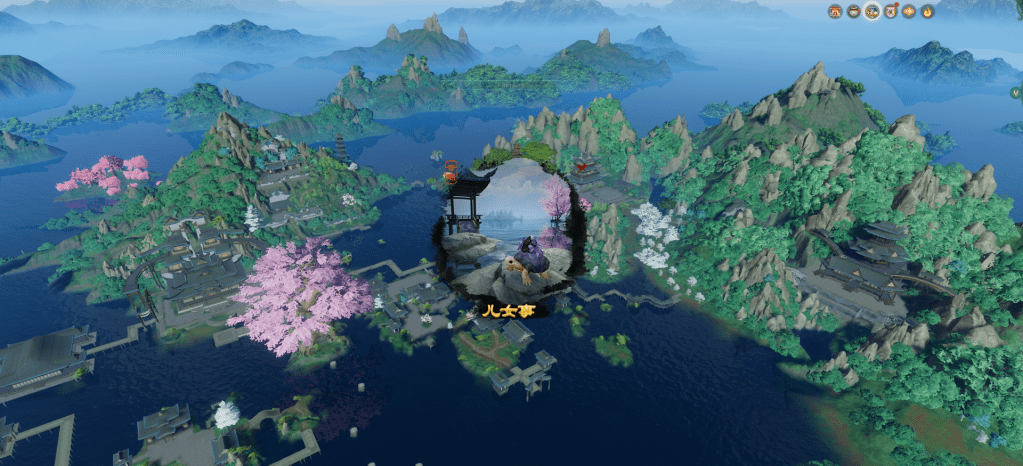Image resolution: width=1023 pixels, height=466 pixels.
Task: Click the lantern icon in the top bar
Action: click(x=909, y=12)
